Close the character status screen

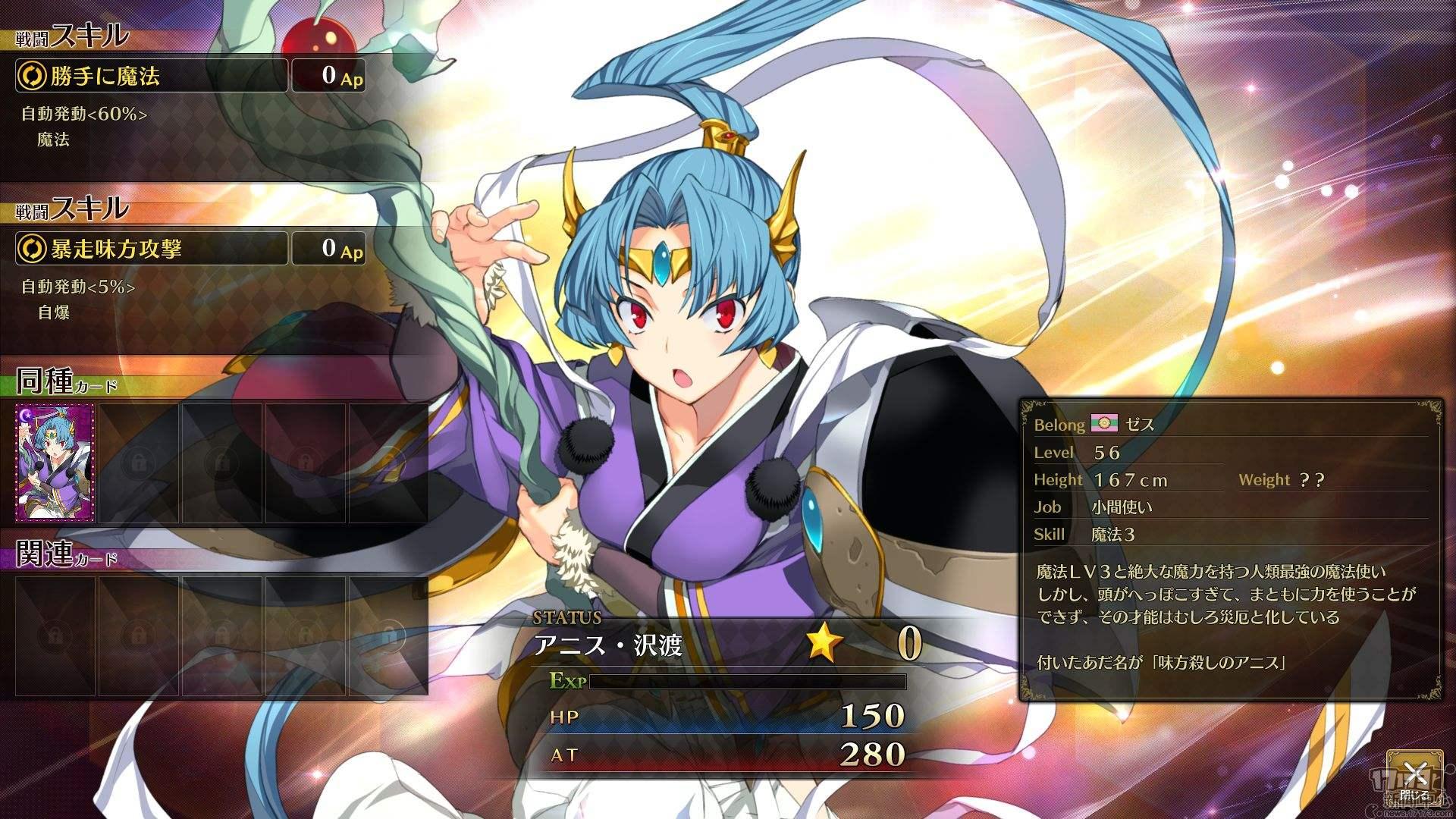[x=1414, y=777]
